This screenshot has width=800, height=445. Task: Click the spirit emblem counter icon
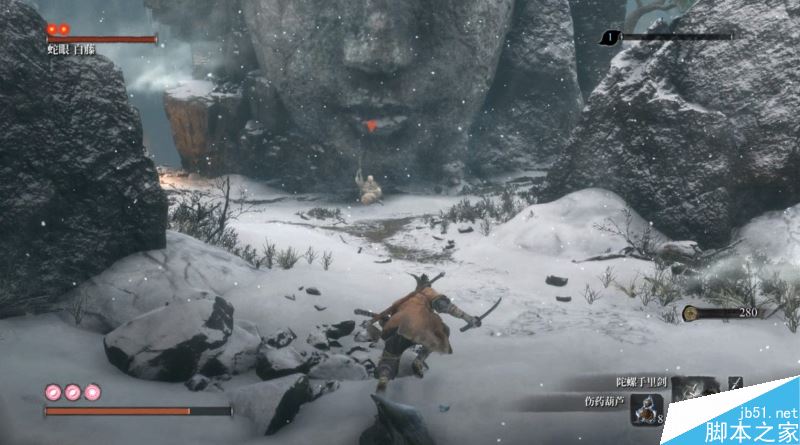pos(690,313)
